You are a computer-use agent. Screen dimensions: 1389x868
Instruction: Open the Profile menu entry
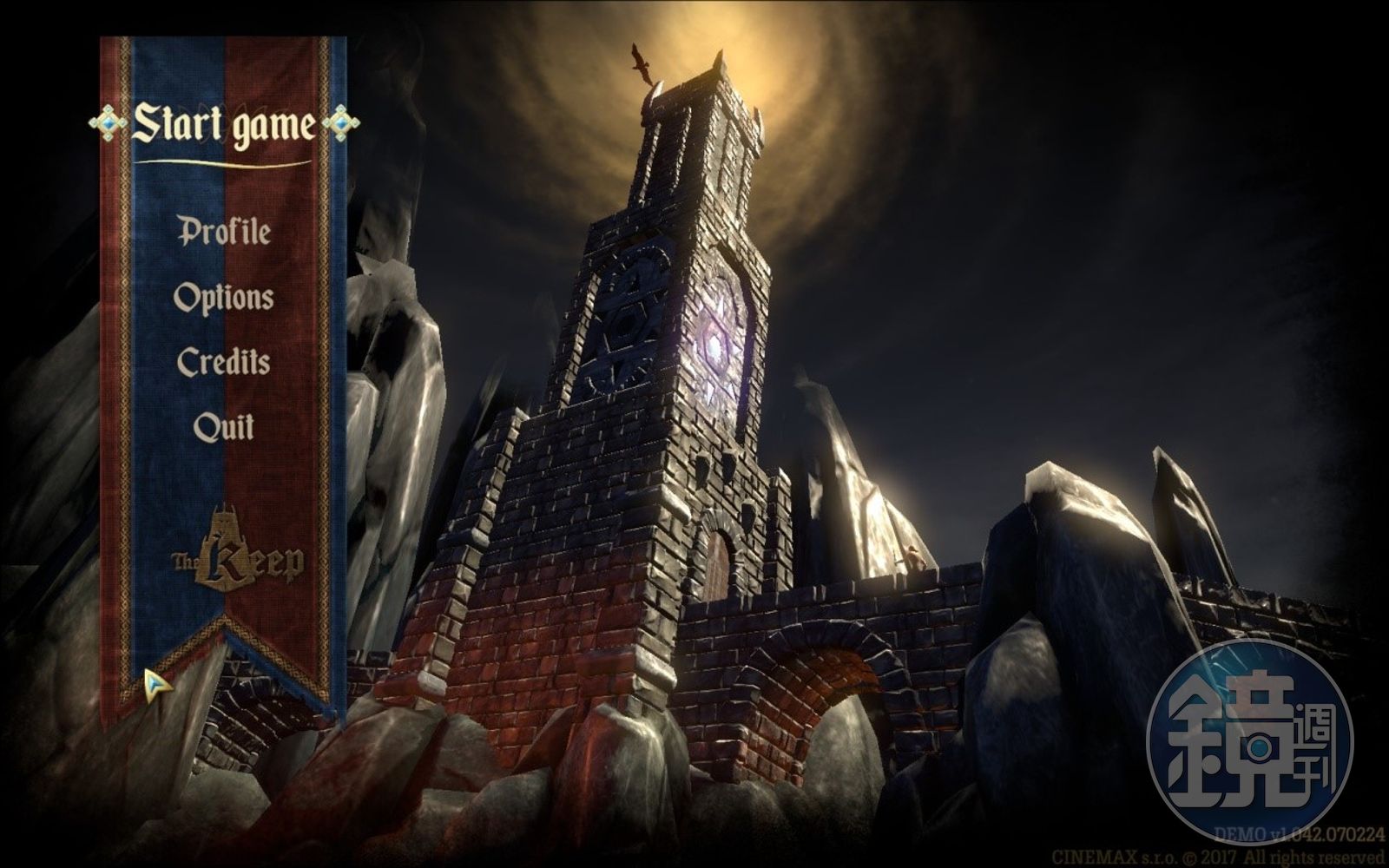coord(222,233)
